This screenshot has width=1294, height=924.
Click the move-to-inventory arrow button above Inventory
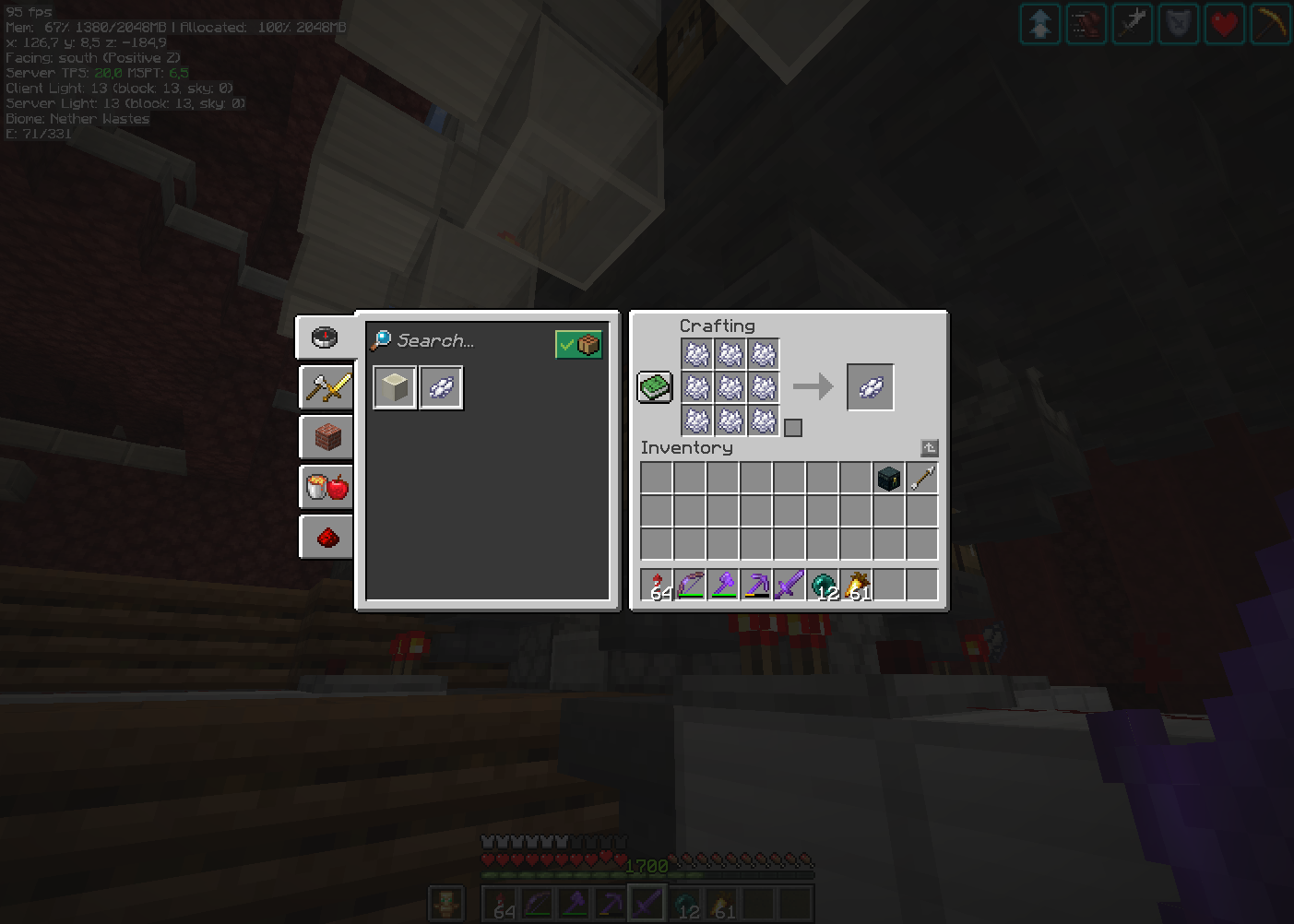tap(929, 447)
